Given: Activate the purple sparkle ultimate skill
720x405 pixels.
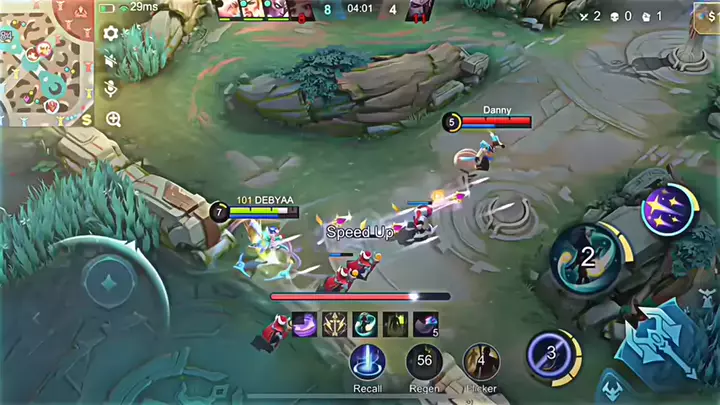Looking at the screenshot, I should click(x=667, y=211).
